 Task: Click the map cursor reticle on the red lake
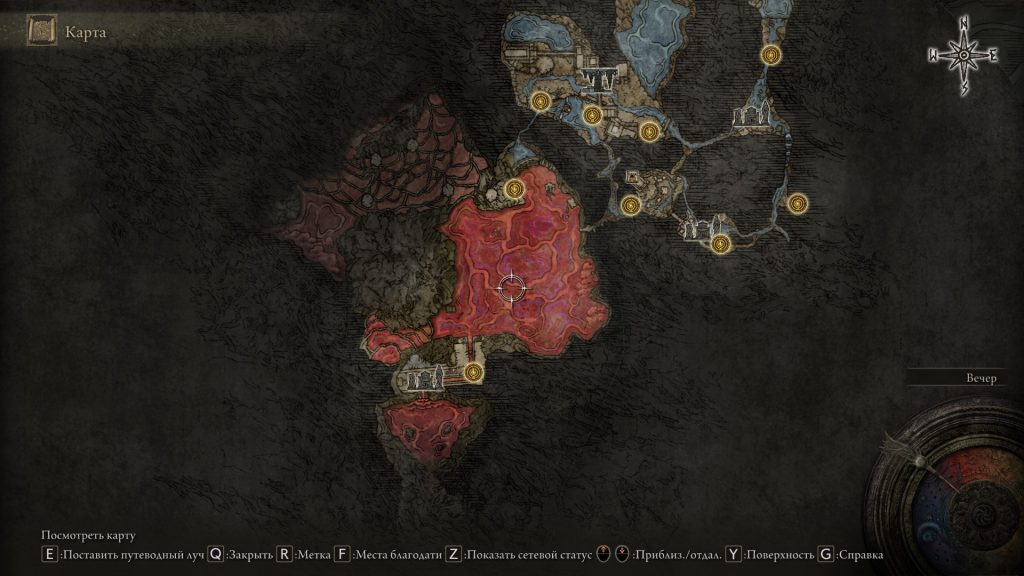tap(511, 288)
